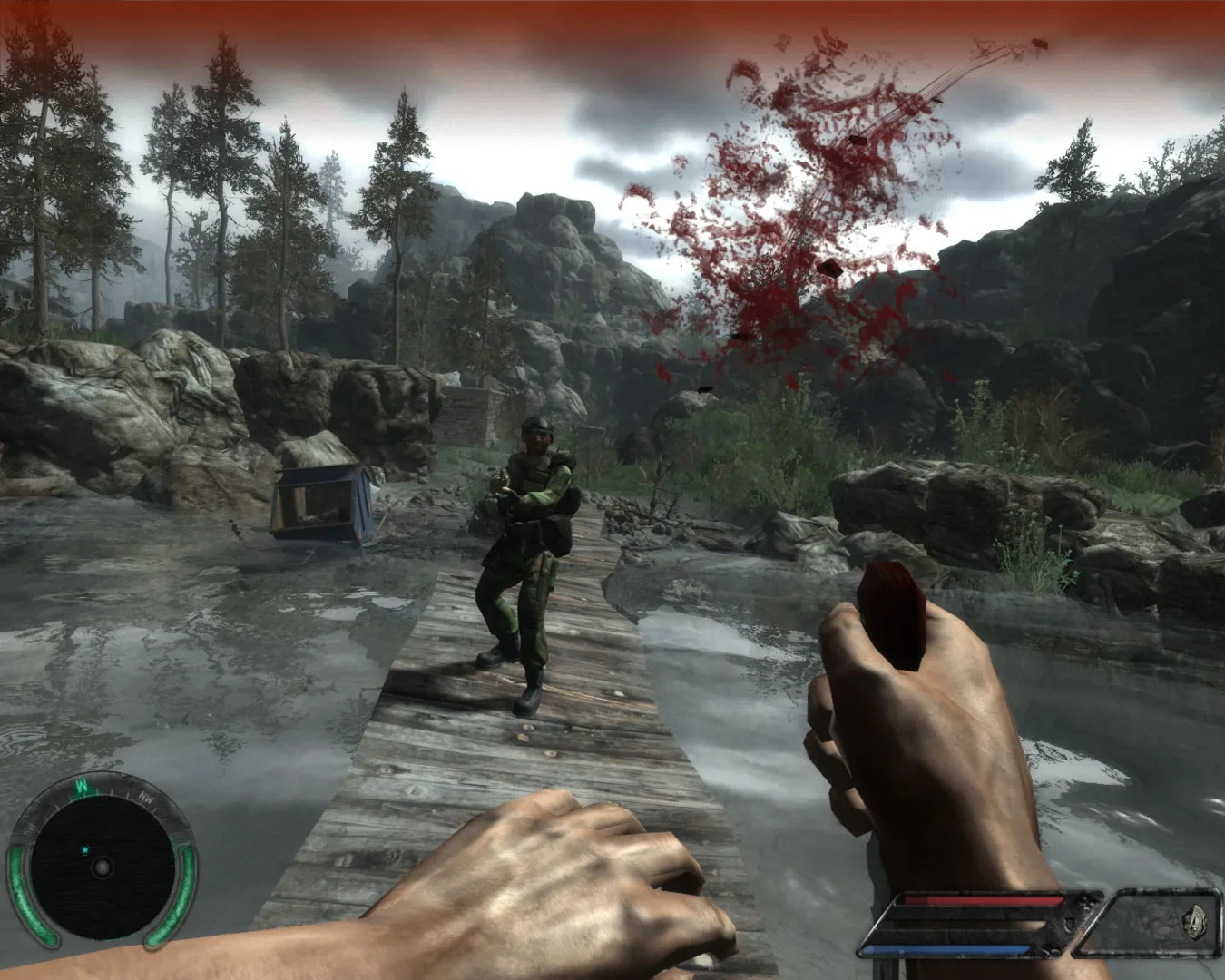Click the NW marker on the compass rim
The image size is (1225, 980).
pos(145,799)
